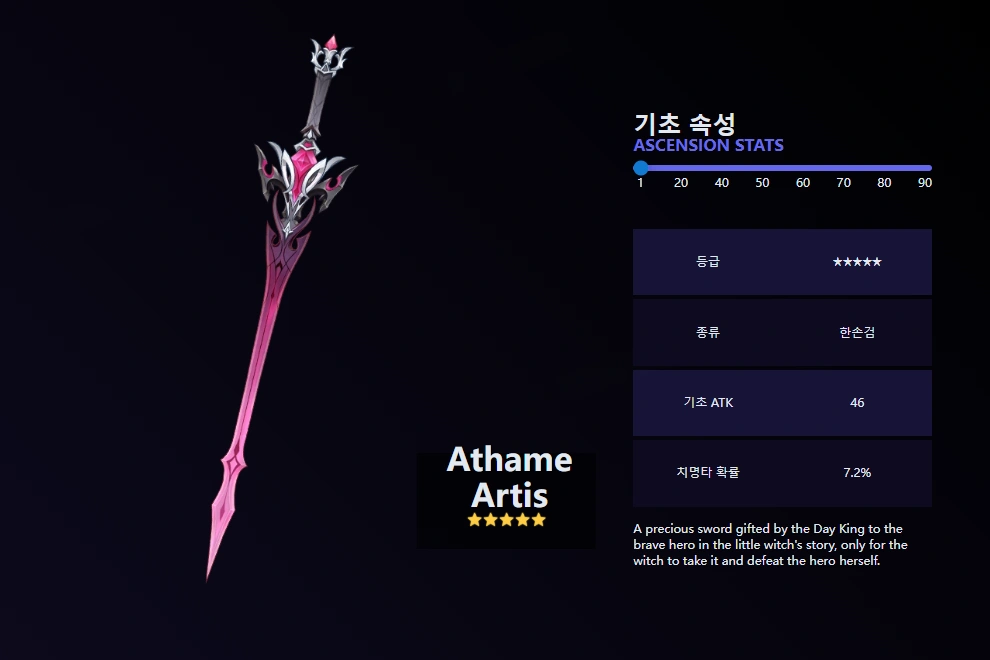Pick level 70 on the ascension slider
Screen dimensions: 990x660
844,168
